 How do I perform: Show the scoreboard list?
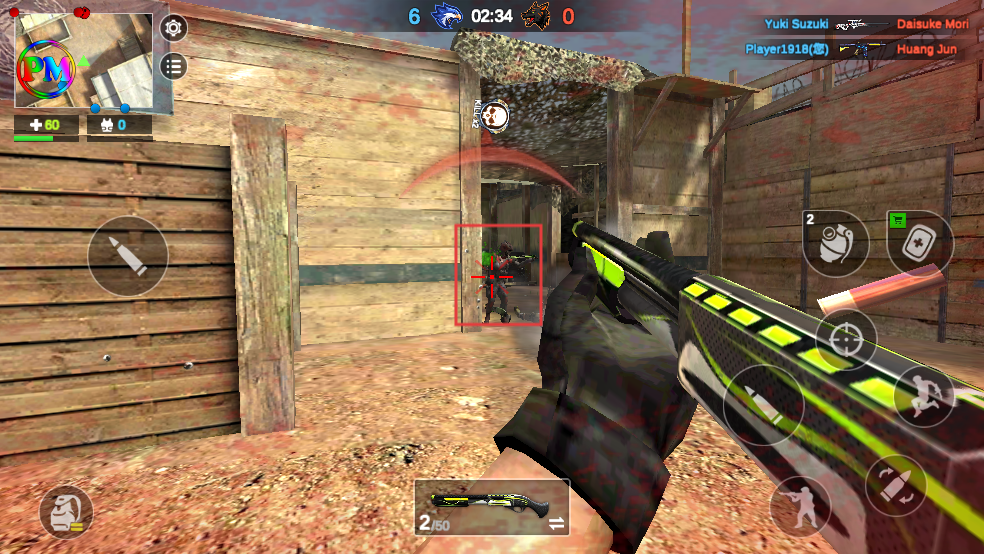[174, 66]
